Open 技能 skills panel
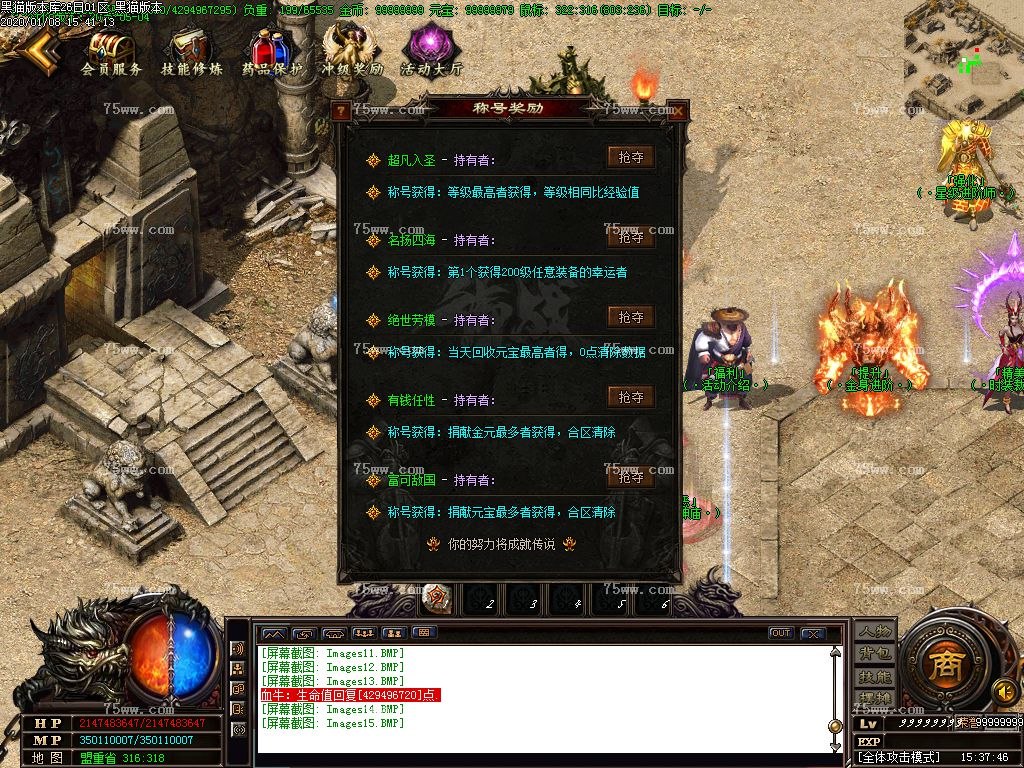 [875, 676]
